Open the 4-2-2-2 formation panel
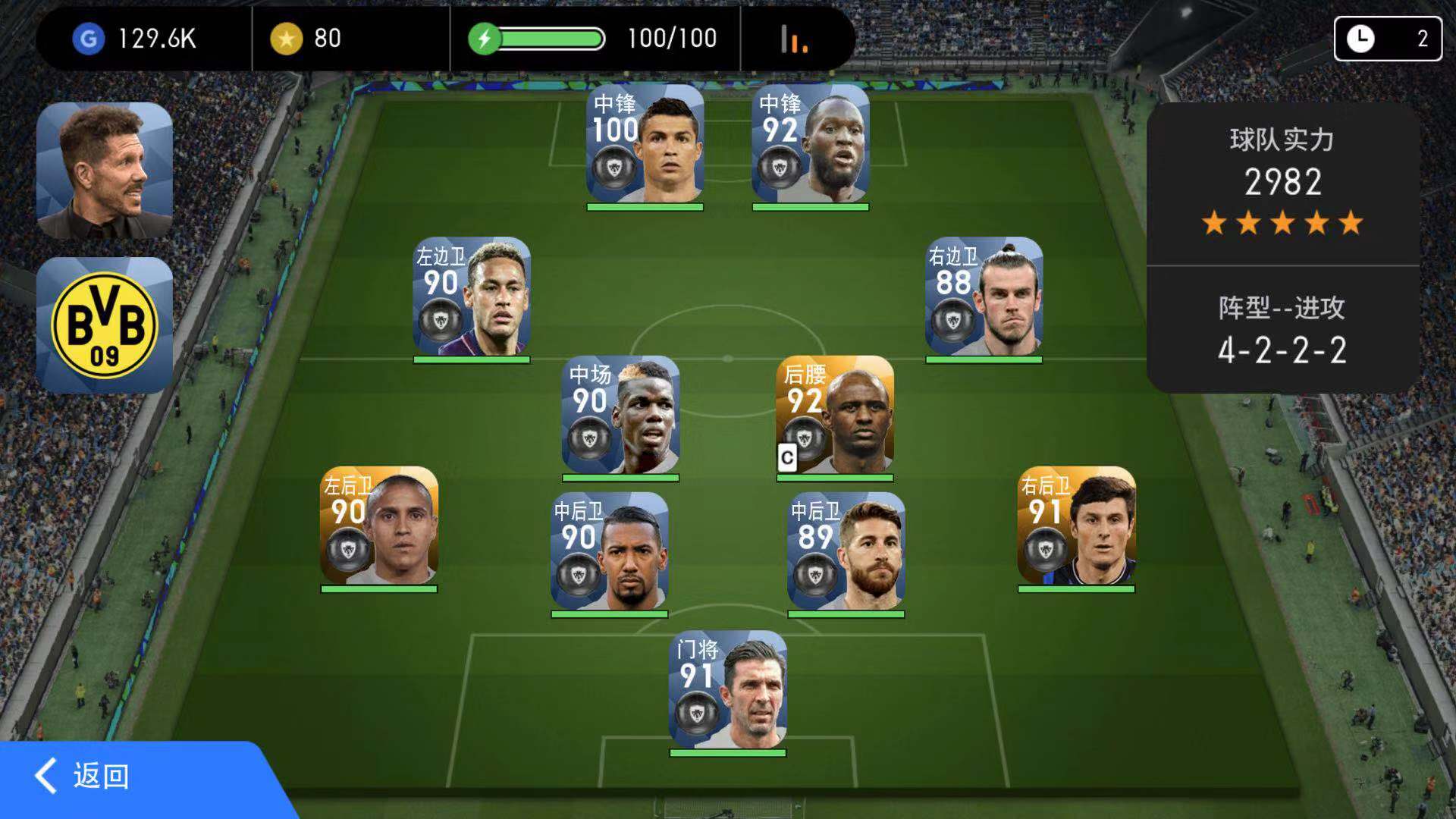The image size is (1456, 819). pyautogui.click(x=1282, y=331)
